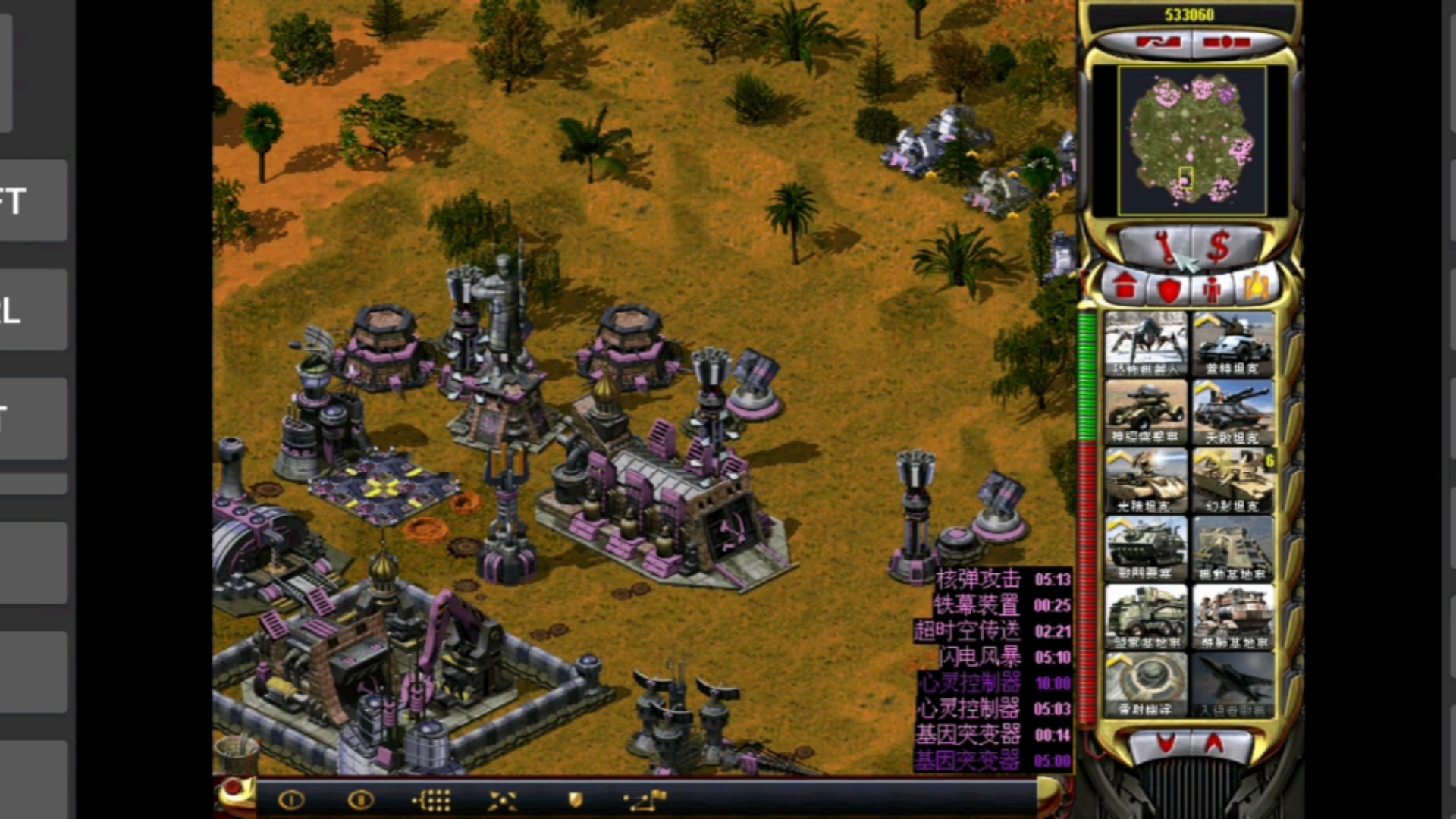Build a Battle Fortress (战斗要塞)
The height and width of the screenshot is (819, 1456).
tap(1146, 548)
